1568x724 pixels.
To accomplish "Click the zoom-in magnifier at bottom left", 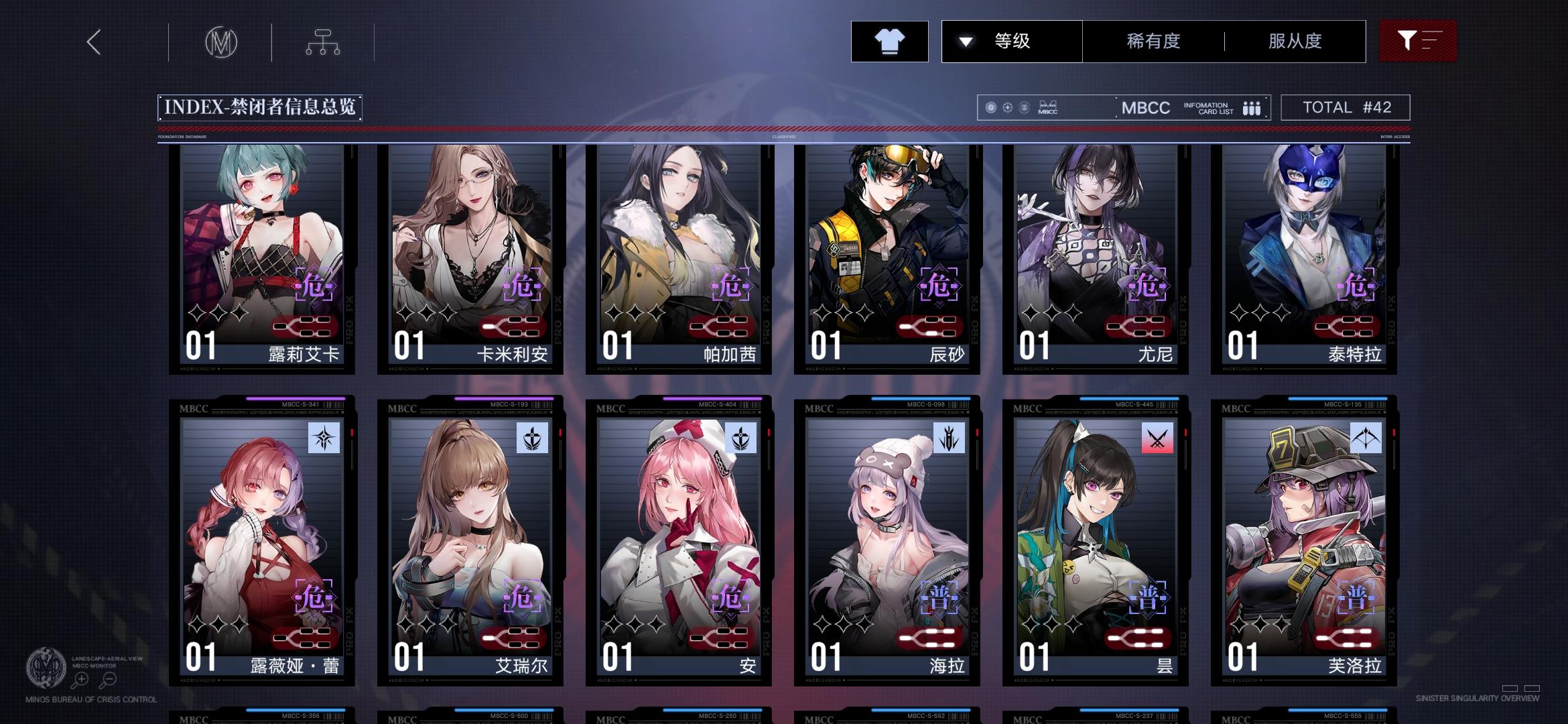I will pos(82,678).
